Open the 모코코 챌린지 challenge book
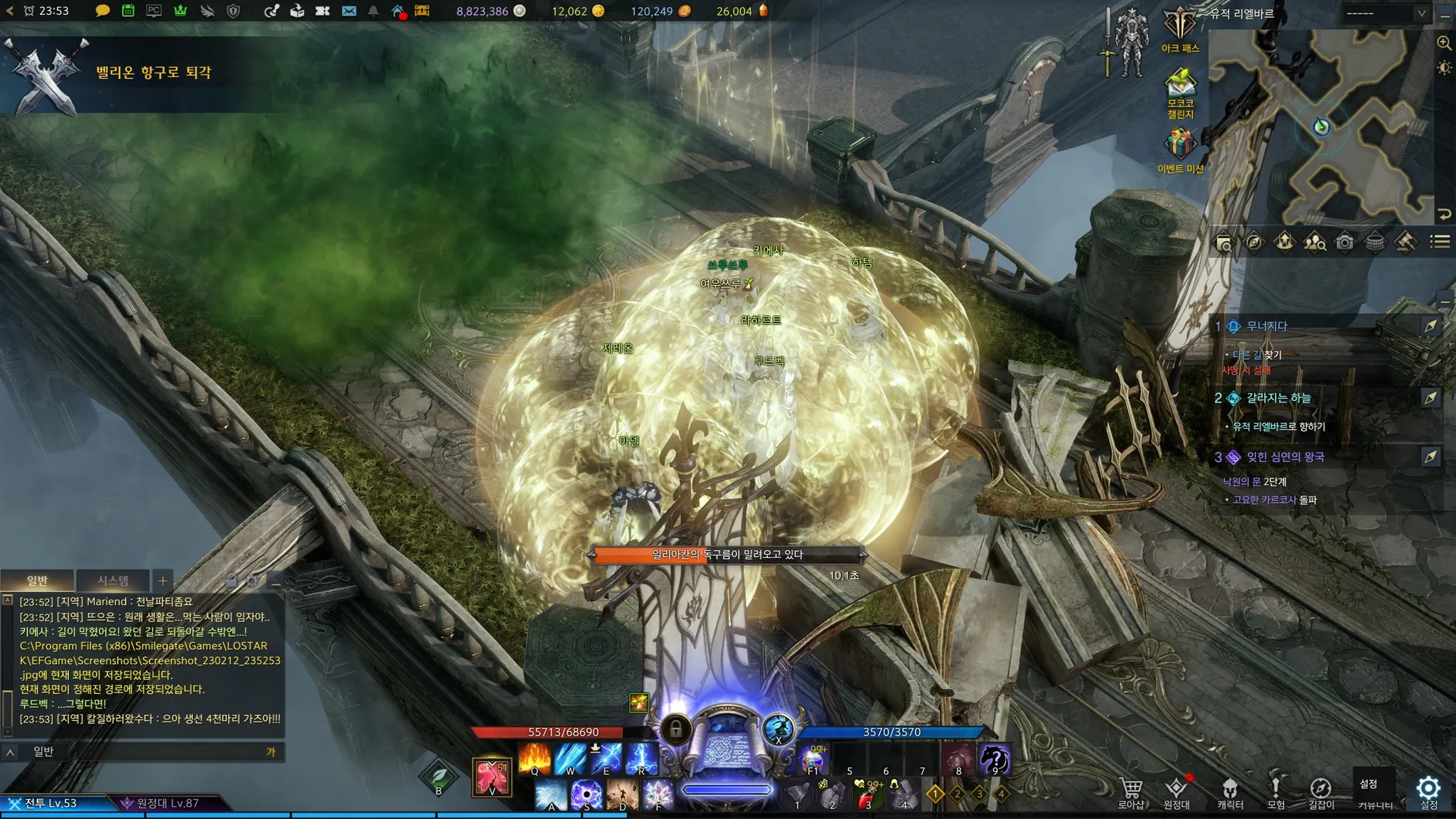Image resolution: width=1456 pixels, height=819 pixels. click(x=1180, y=92)
